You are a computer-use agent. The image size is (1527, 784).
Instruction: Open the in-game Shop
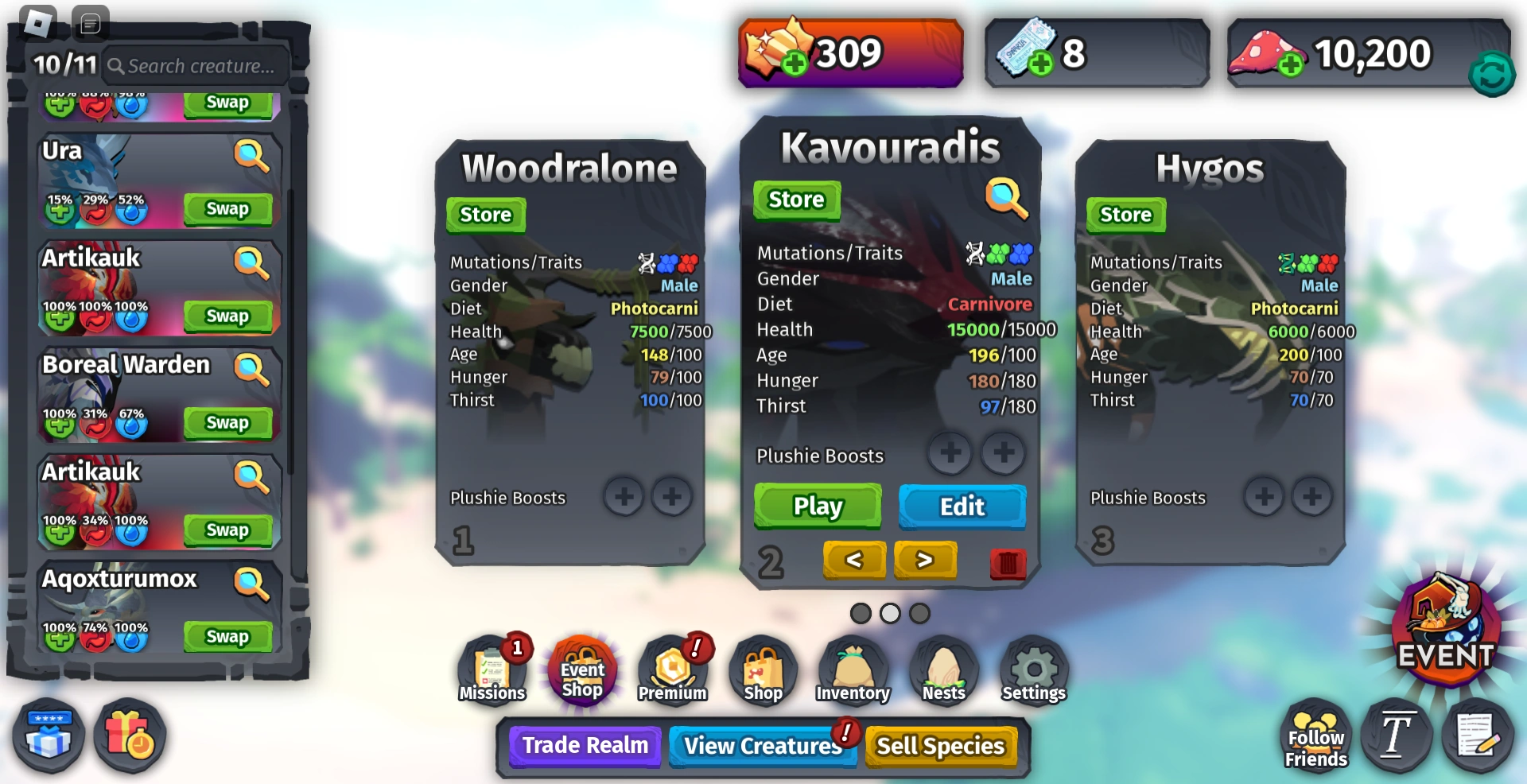pyautogui.click(x=762, y=670)
